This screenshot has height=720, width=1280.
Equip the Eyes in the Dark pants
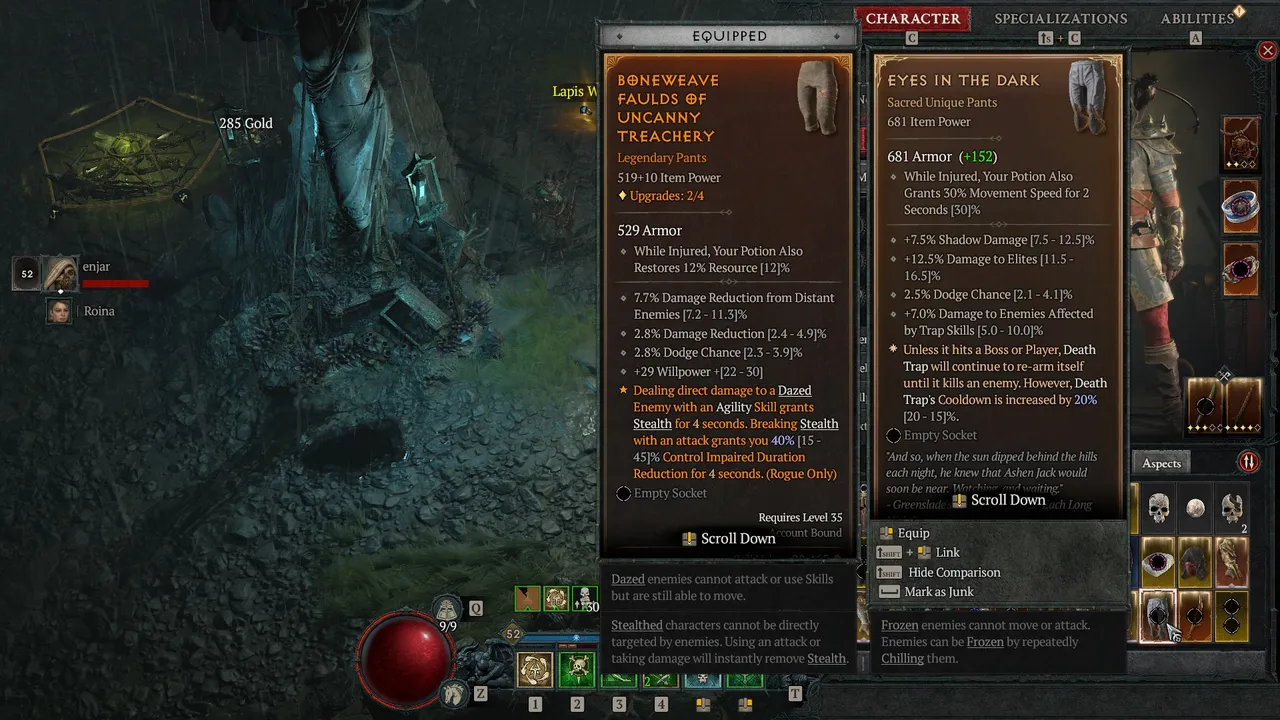click(913, 533)
